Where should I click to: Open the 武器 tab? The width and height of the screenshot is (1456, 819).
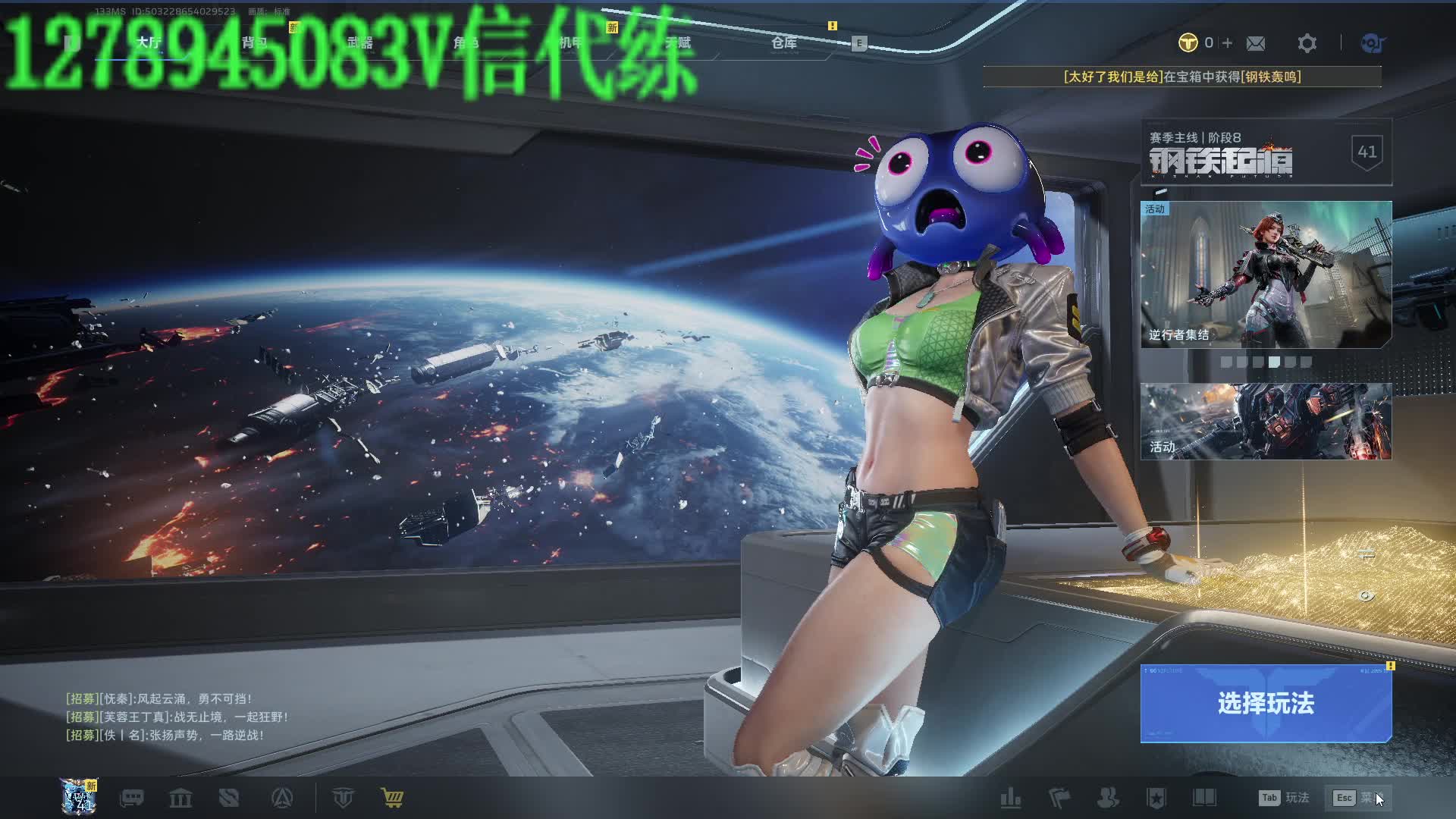coord(360,42)
